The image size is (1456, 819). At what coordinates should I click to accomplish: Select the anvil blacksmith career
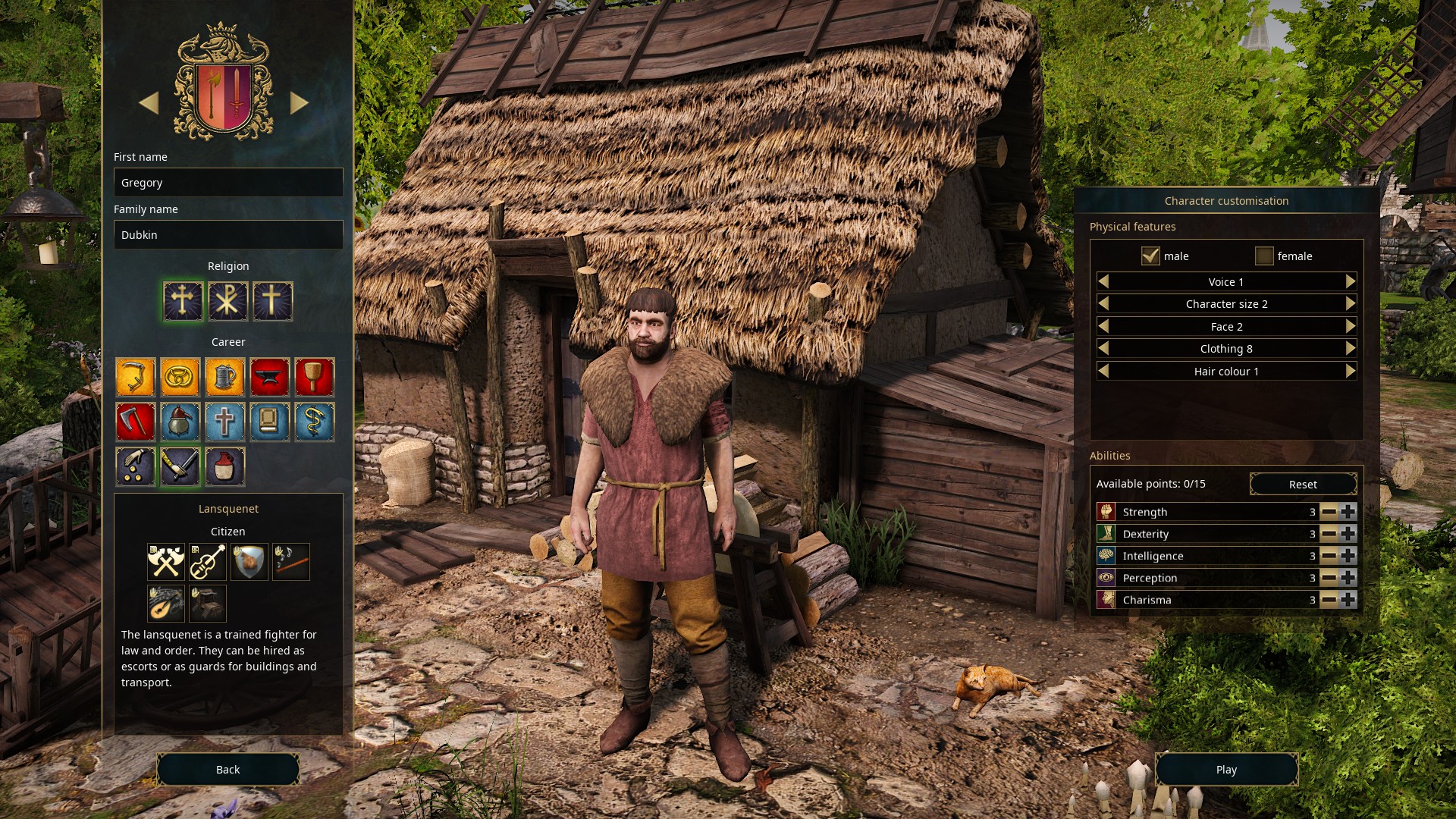point(269,377)
